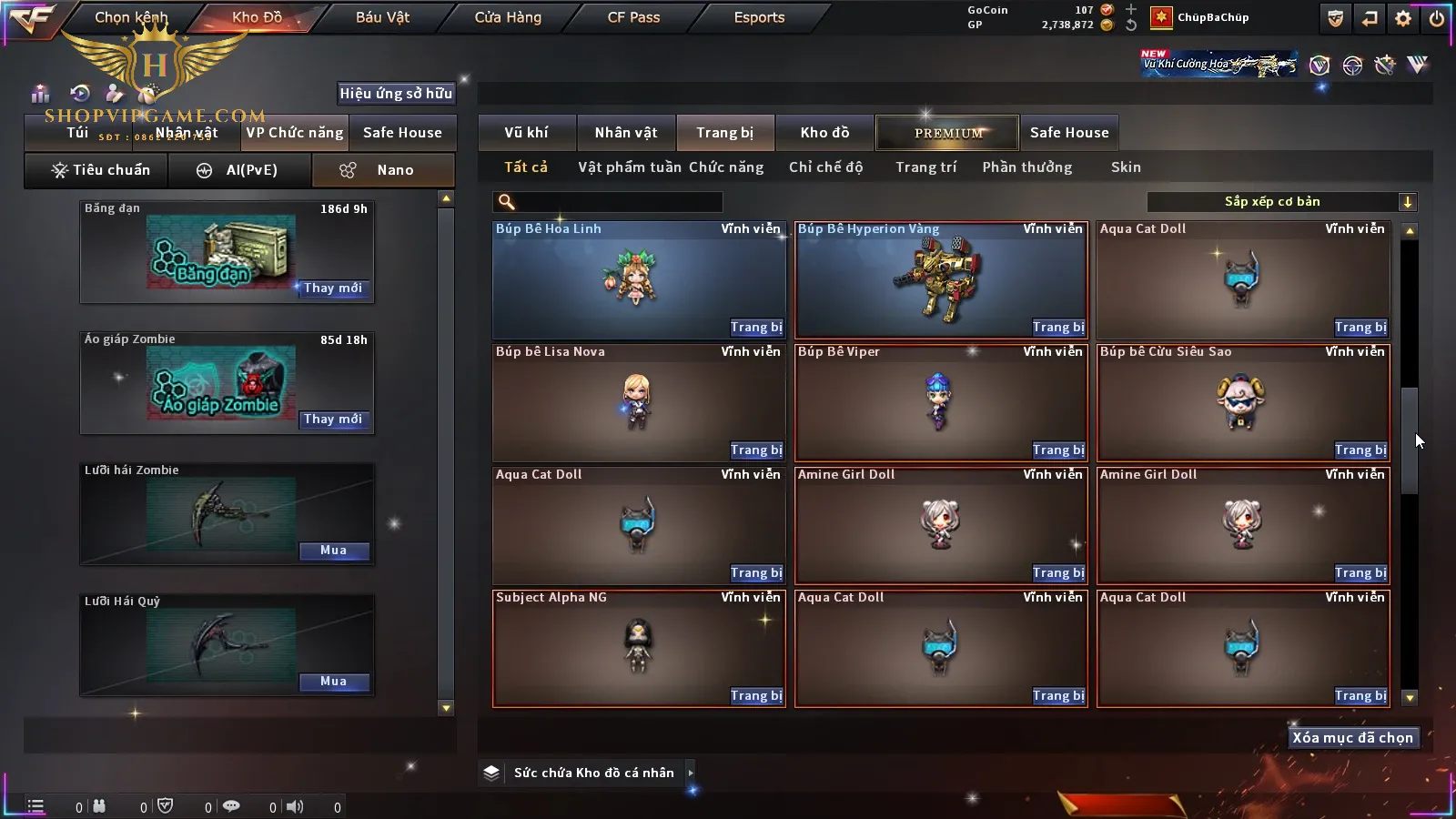The height and width of the screenshot is (819, 1456).
Task: Renew the Băng đạn item
Action: click(332, 288)
